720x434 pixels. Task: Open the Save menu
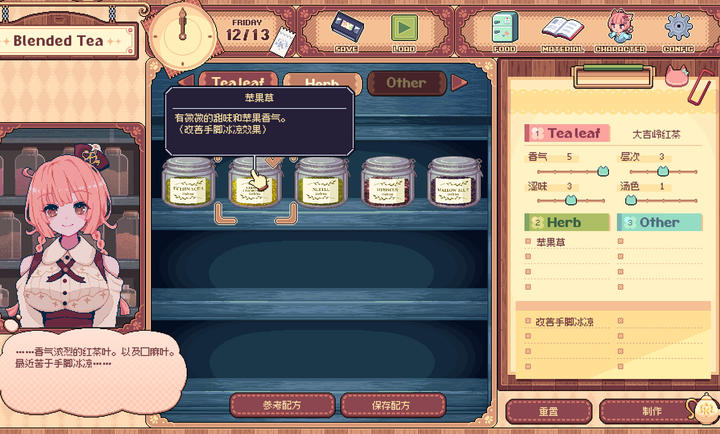(346, 30)
